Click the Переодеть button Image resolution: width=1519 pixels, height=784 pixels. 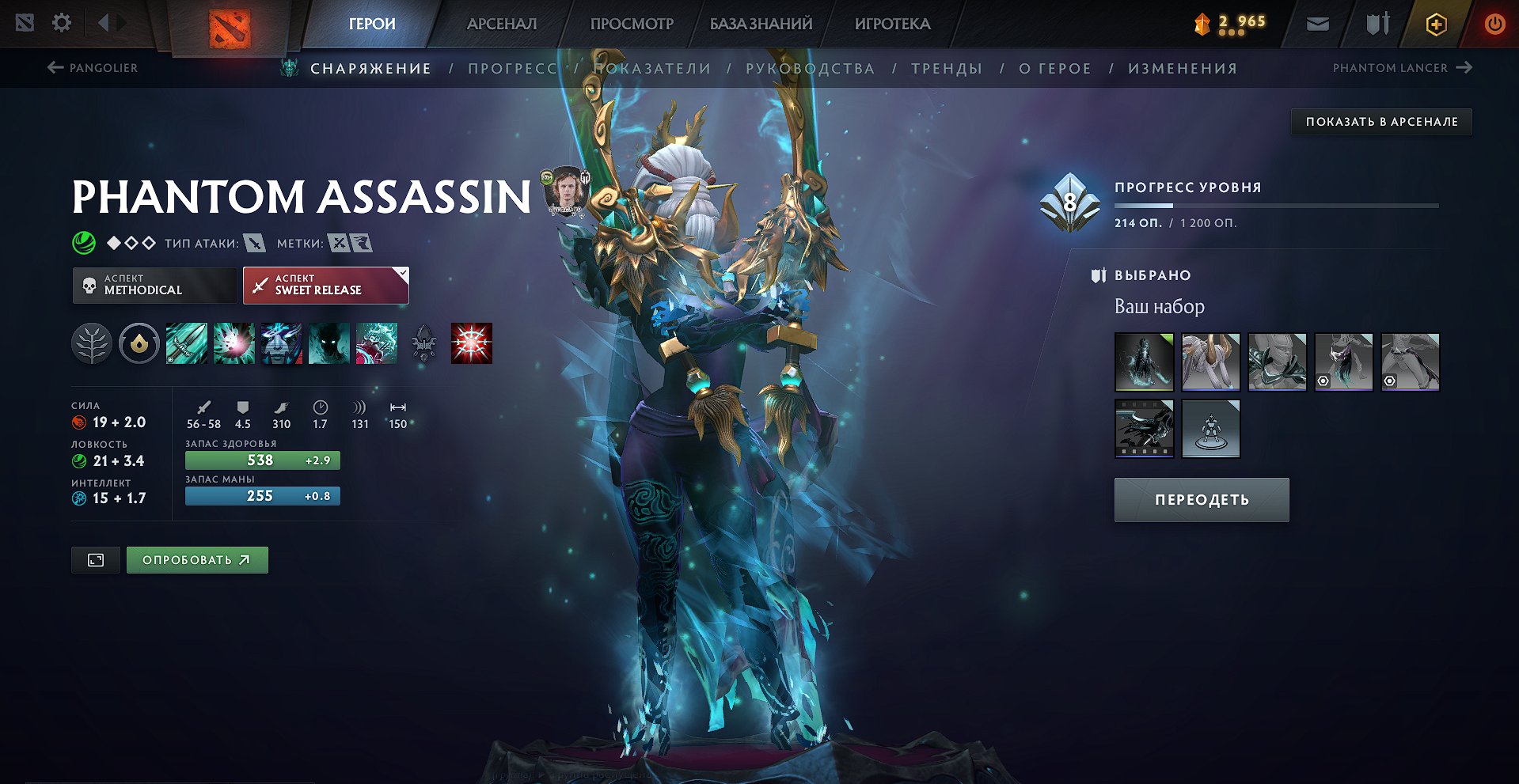(1201, 500)
